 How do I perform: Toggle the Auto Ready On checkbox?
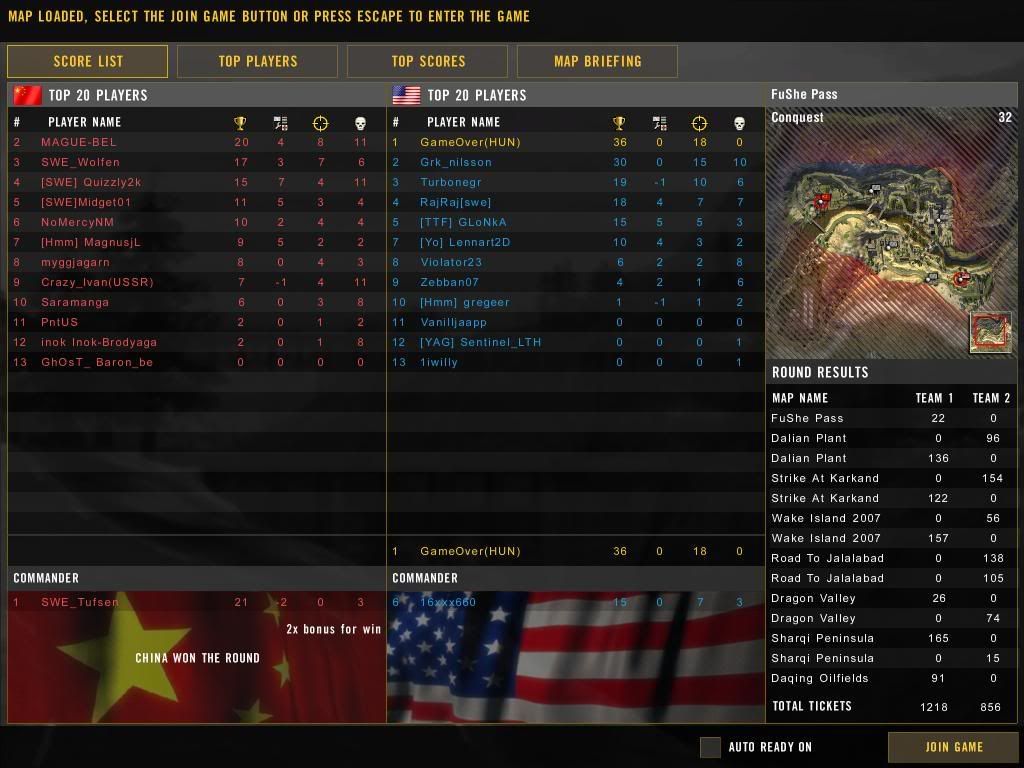coord(710,747)
